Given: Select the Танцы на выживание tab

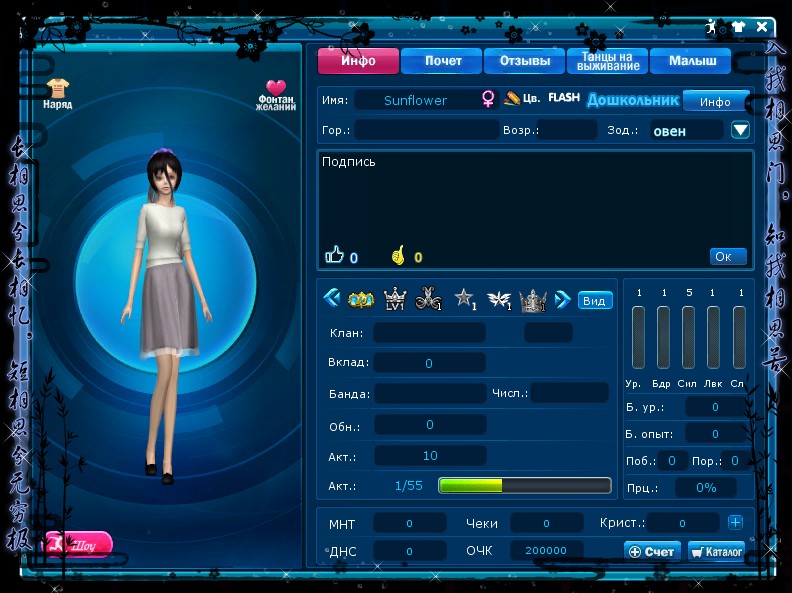Looking at the screenshot, I should click(x=607, y=61).
